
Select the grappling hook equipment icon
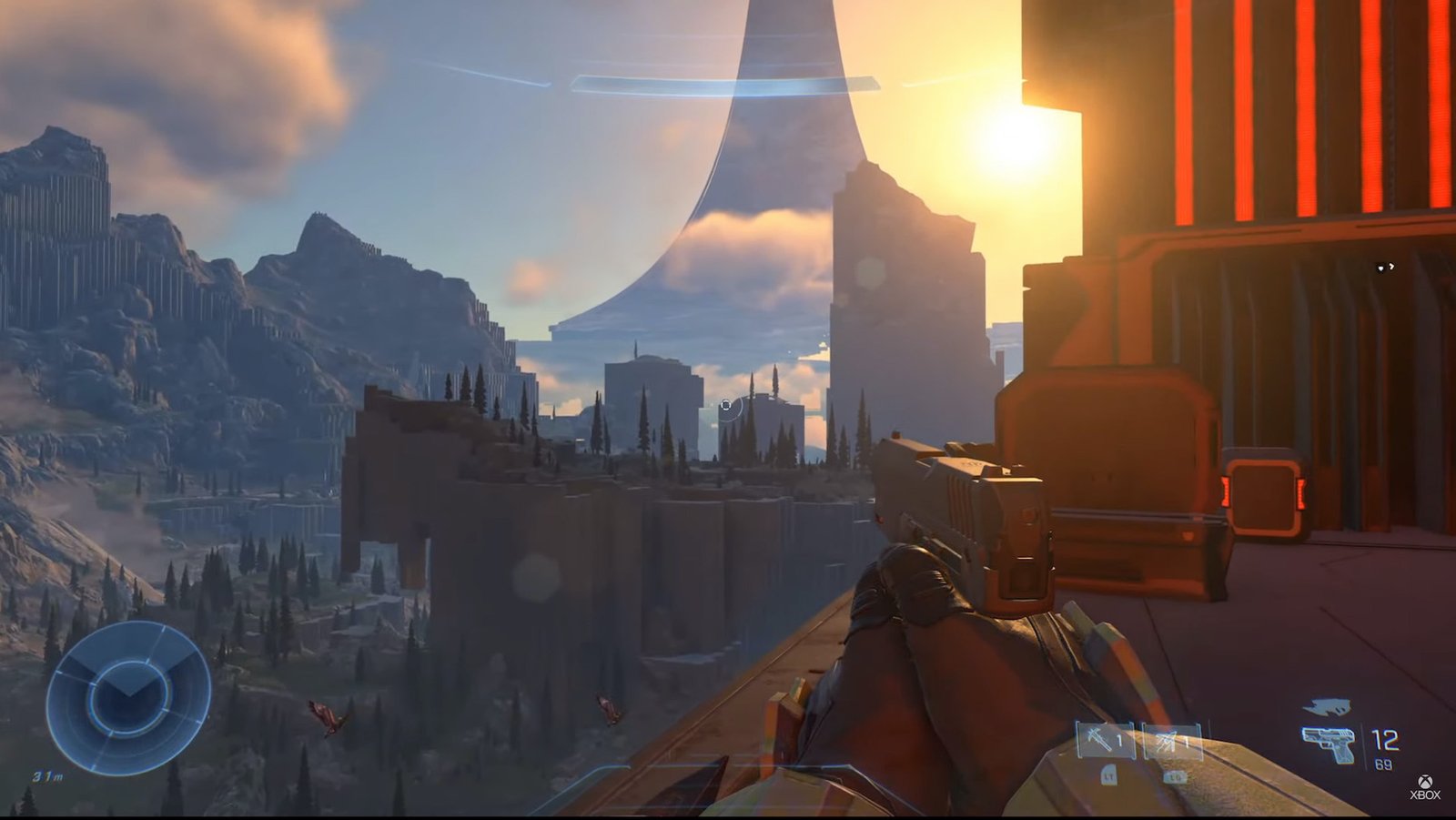(x=1097, y=740)
